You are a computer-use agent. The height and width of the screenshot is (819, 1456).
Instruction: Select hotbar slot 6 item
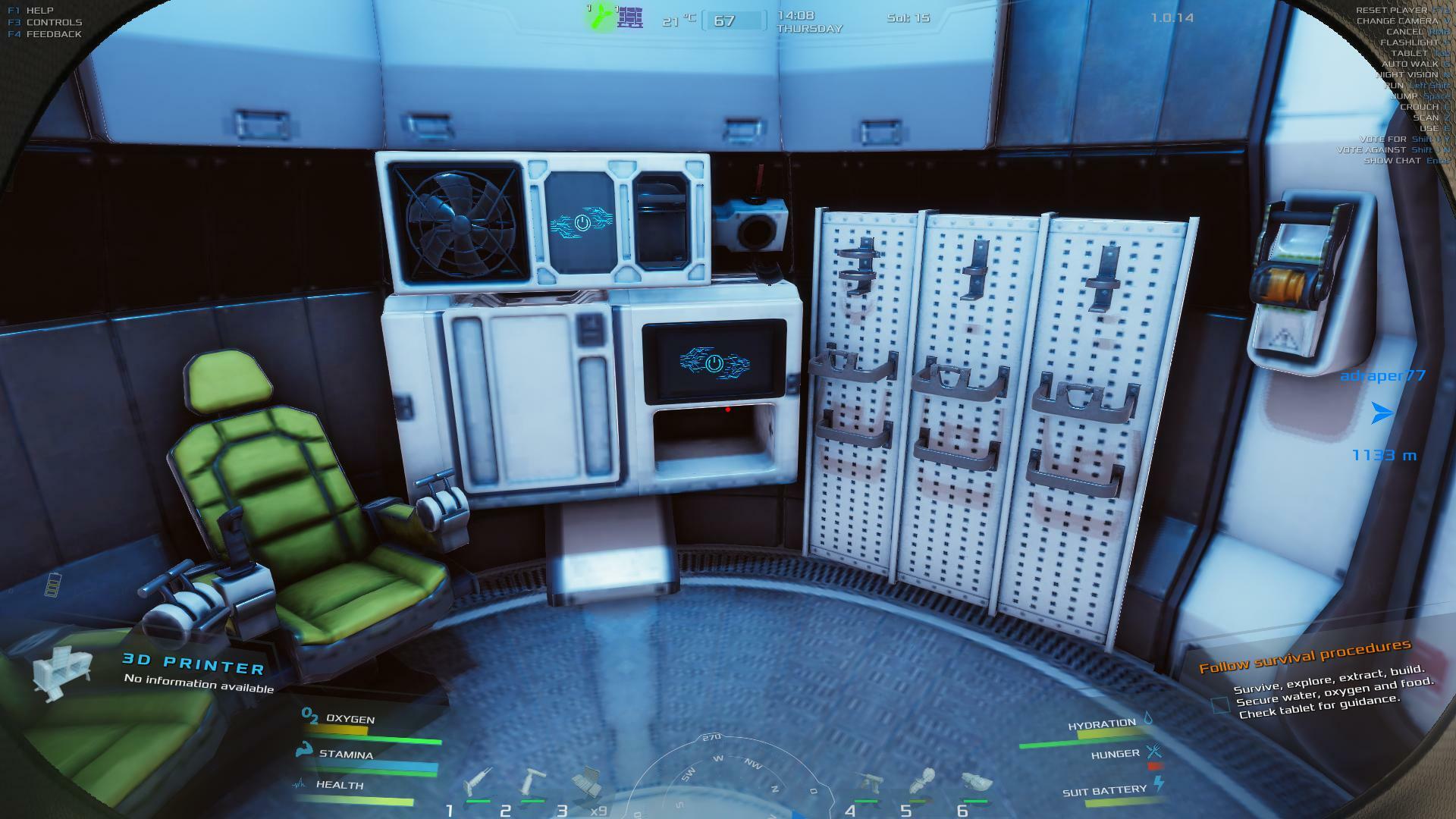(976, 783)
